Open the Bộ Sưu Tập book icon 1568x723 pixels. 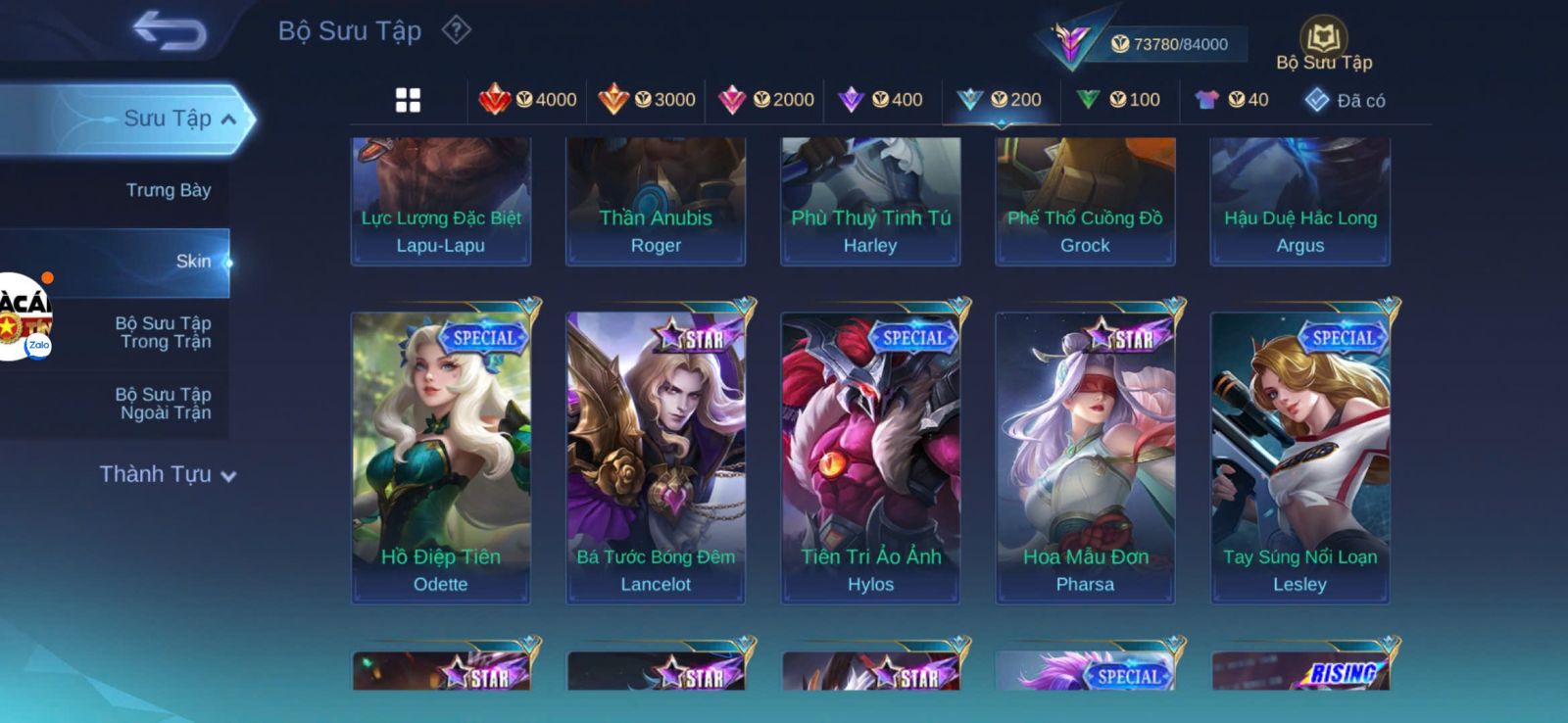click(1324, 39)
